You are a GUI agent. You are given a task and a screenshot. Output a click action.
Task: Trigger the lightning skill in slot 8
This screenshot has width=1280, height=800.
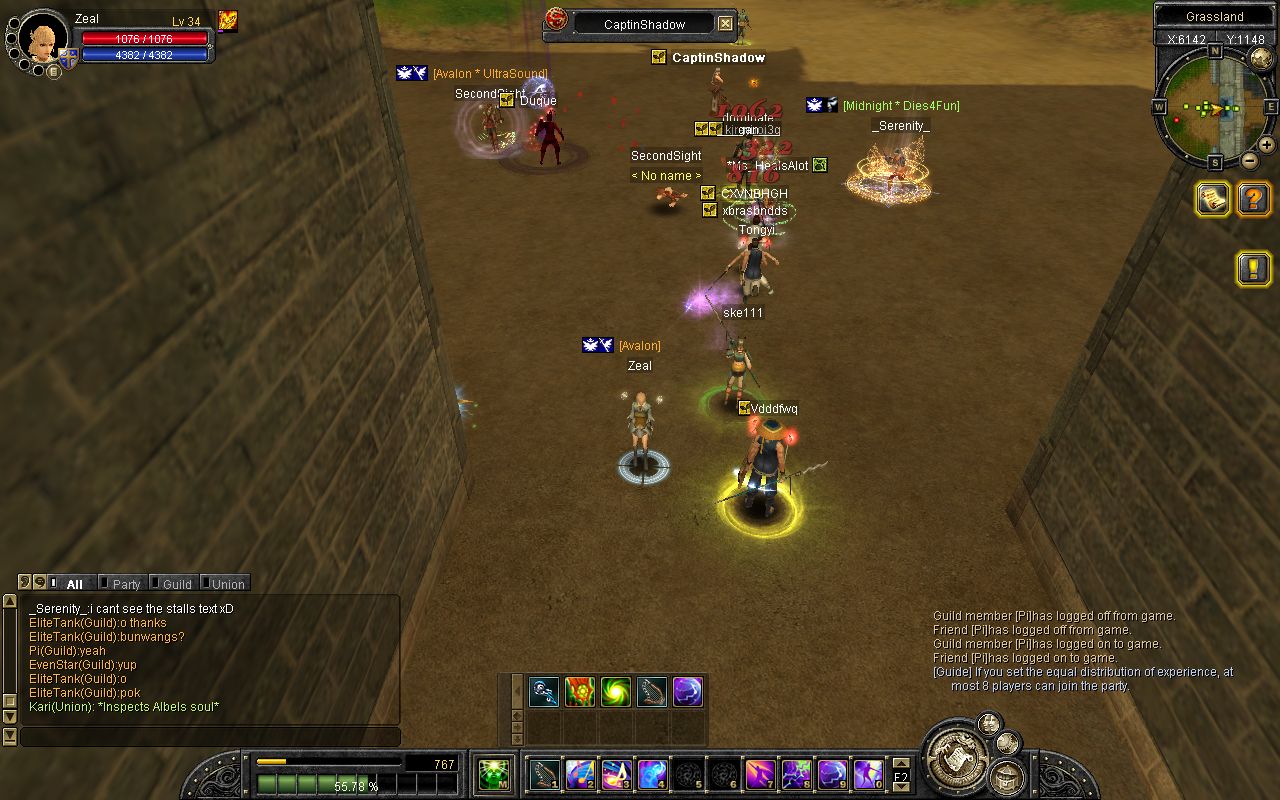click(x=797, y=774)
